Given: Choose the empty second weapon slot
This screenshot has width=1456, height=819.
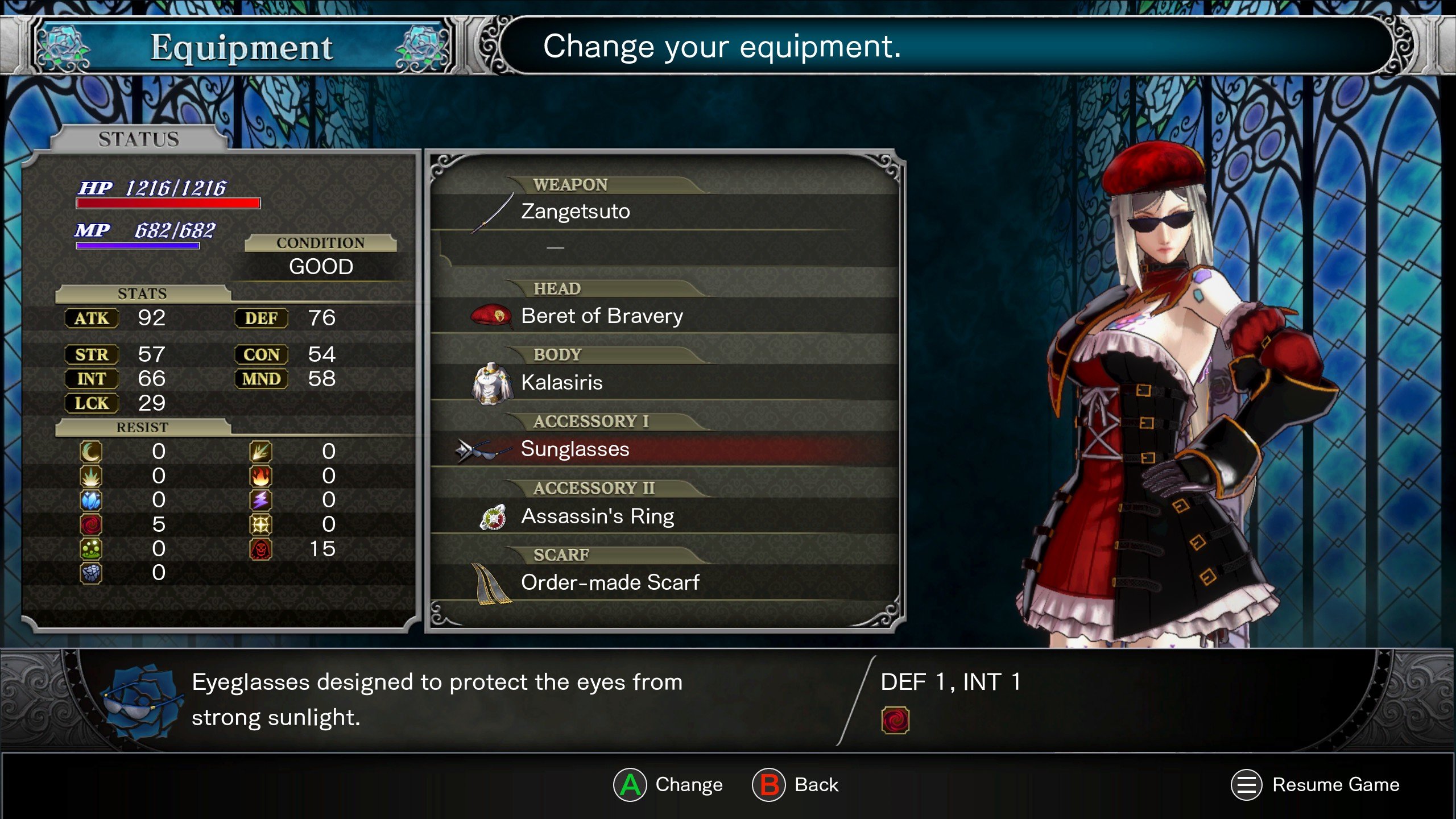Looking at the screenshot, I should 555,248.
